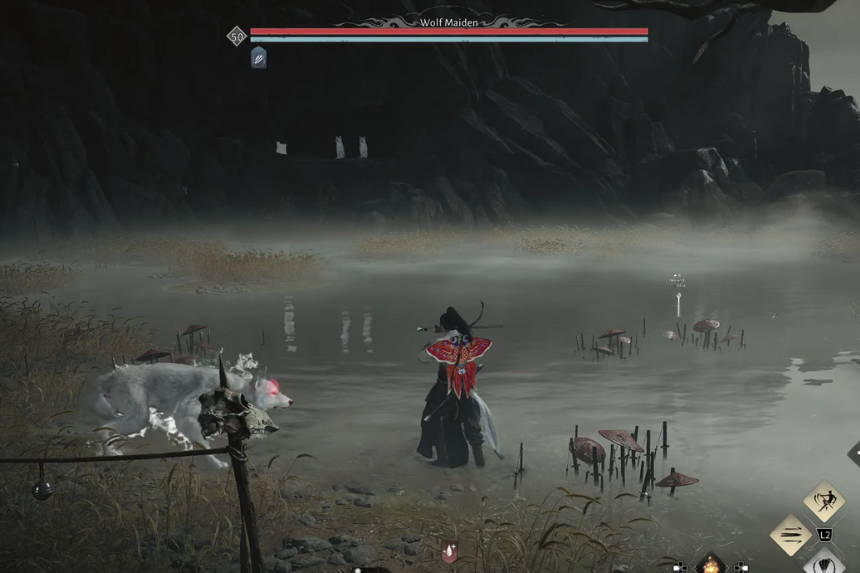
Task: Use the fire item slot
Action: point(711,565)
